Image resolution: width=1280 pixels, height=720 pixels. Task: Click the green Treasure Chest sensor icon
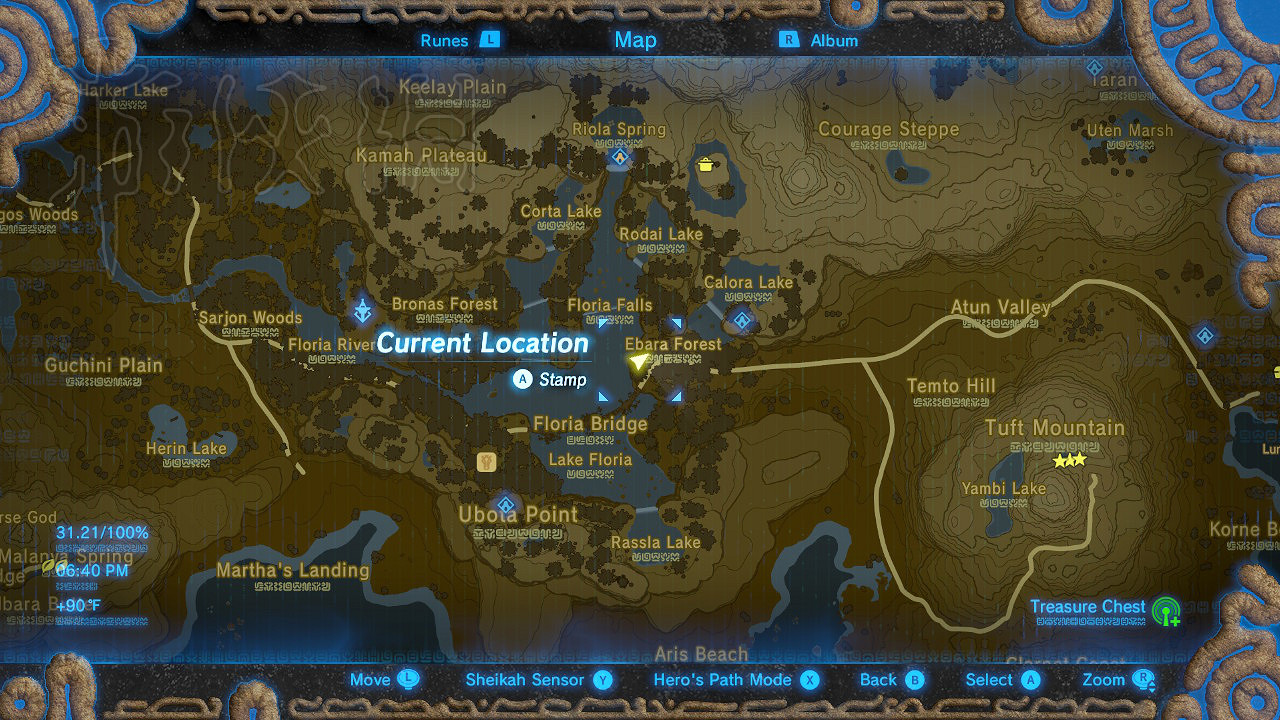coord(1166,611)
